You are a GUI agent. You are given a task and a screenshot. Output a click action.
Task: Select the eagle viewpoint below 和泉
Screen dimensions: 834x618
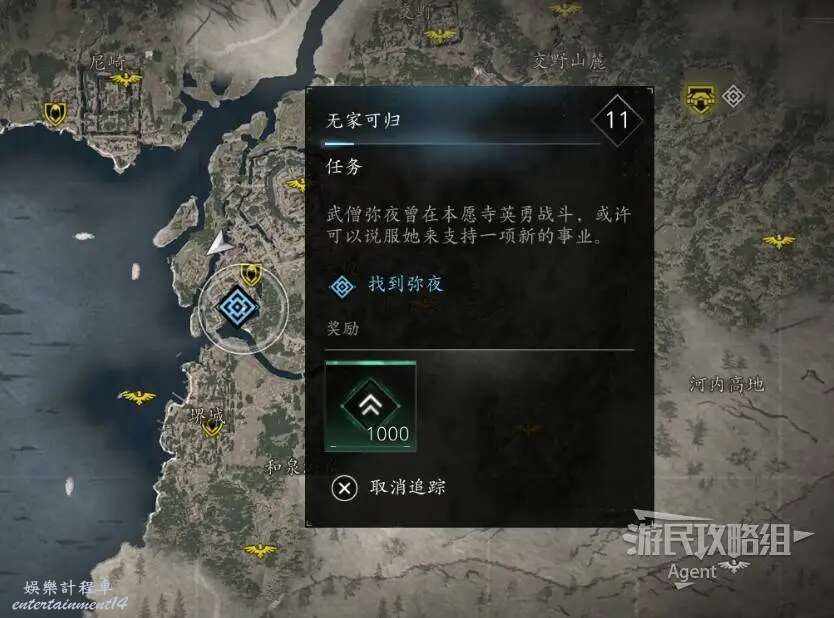click(x=260, y=549)
